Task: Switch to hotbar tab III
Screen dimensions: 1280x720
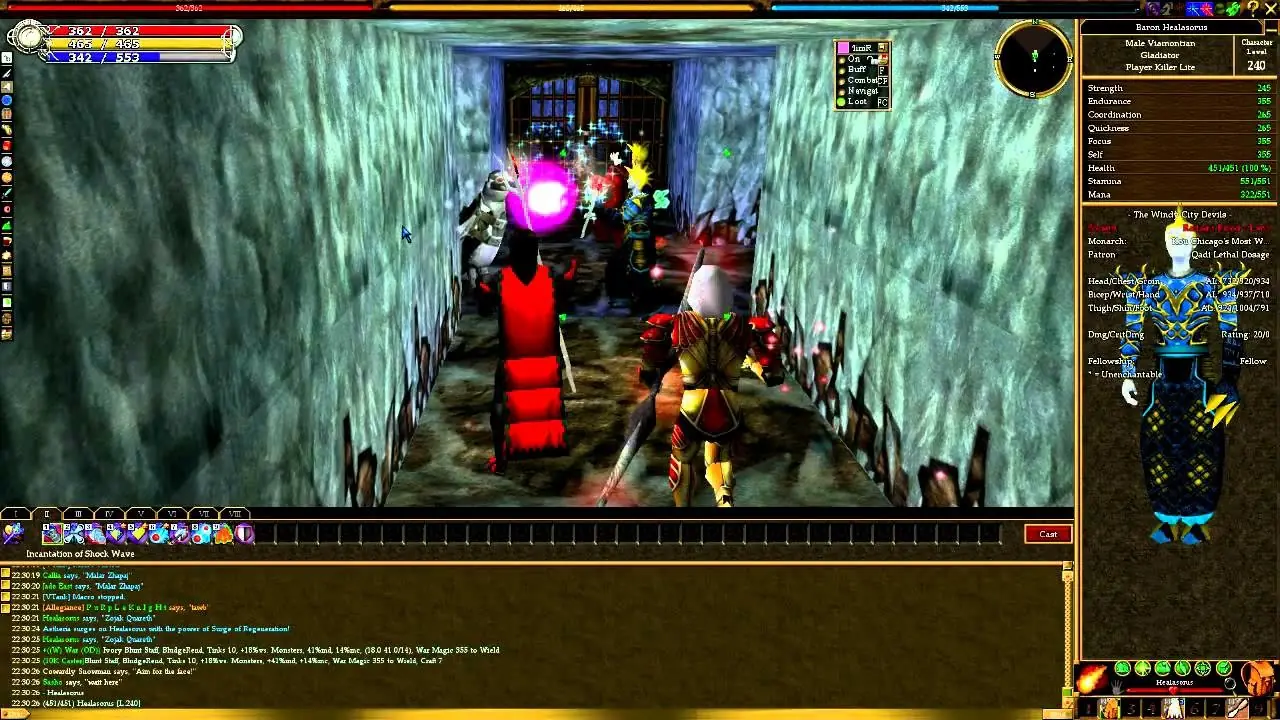Action: pyautogui.click(x=78, y=513)
